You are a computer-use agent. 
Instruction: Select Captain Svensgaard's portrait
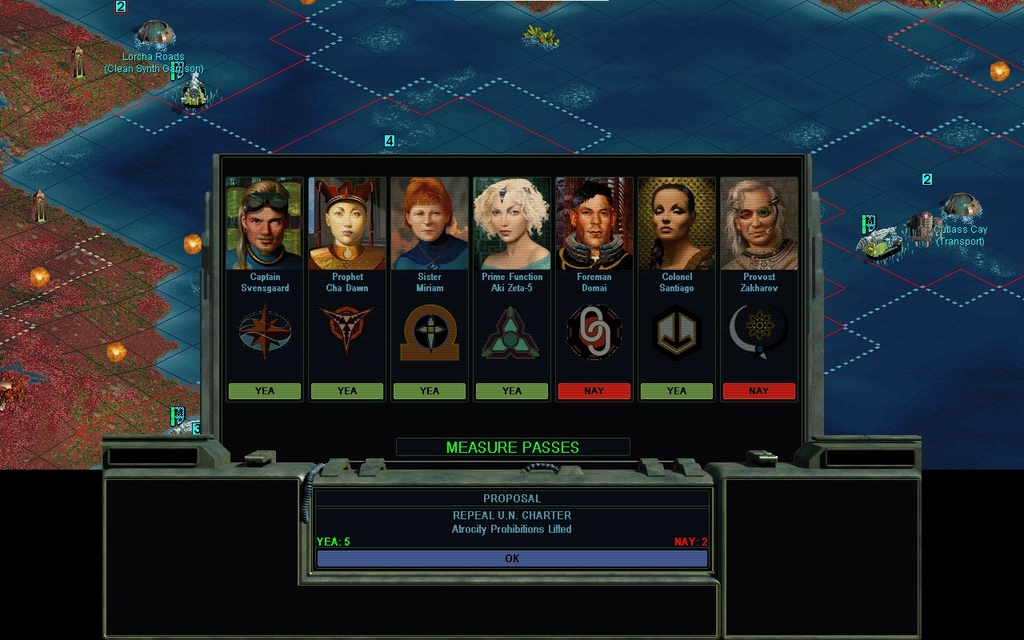pyautogui.click(x=264, y=224)
